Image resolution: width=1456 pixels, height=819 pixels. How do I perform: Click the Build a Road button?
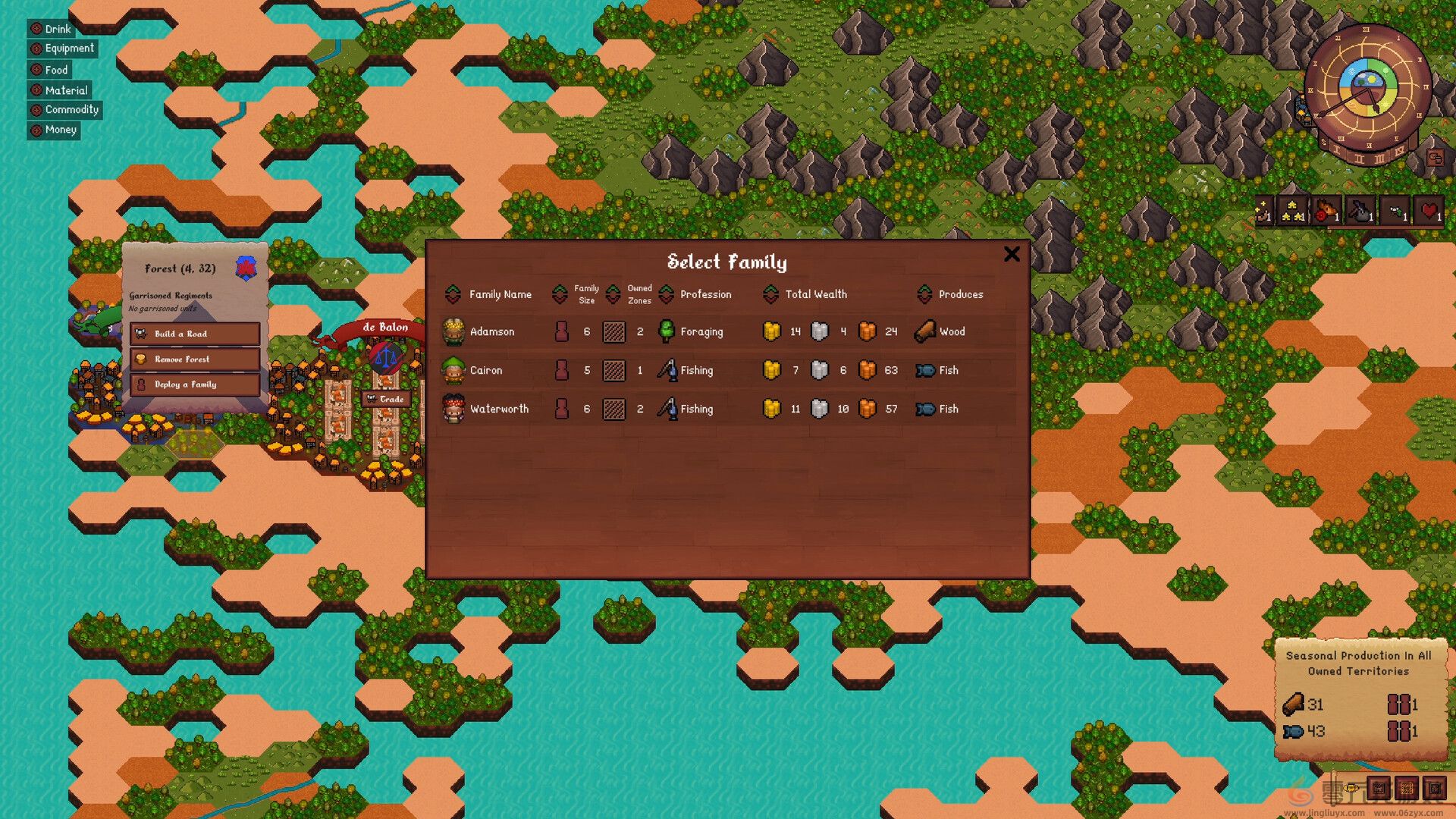tap(195, 334)
